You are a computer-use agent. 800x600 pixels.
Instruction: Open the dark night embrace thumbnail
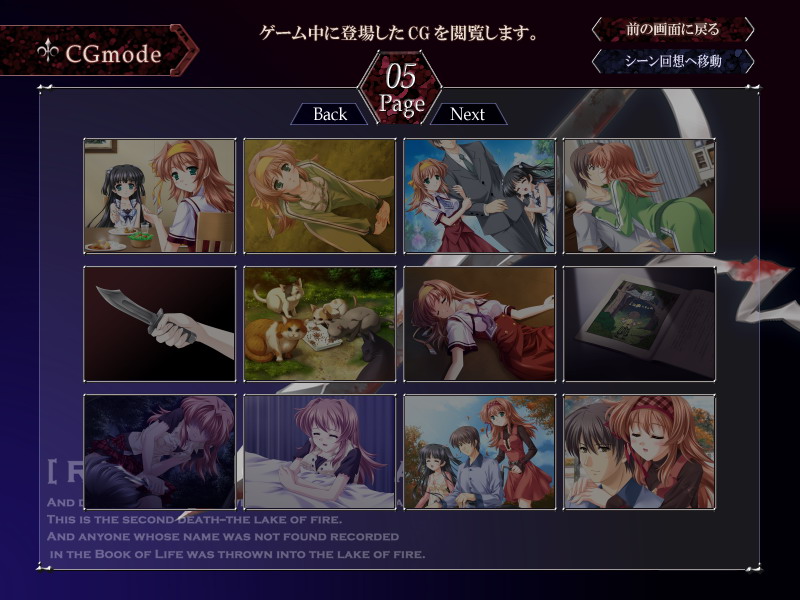pos(160,452)
